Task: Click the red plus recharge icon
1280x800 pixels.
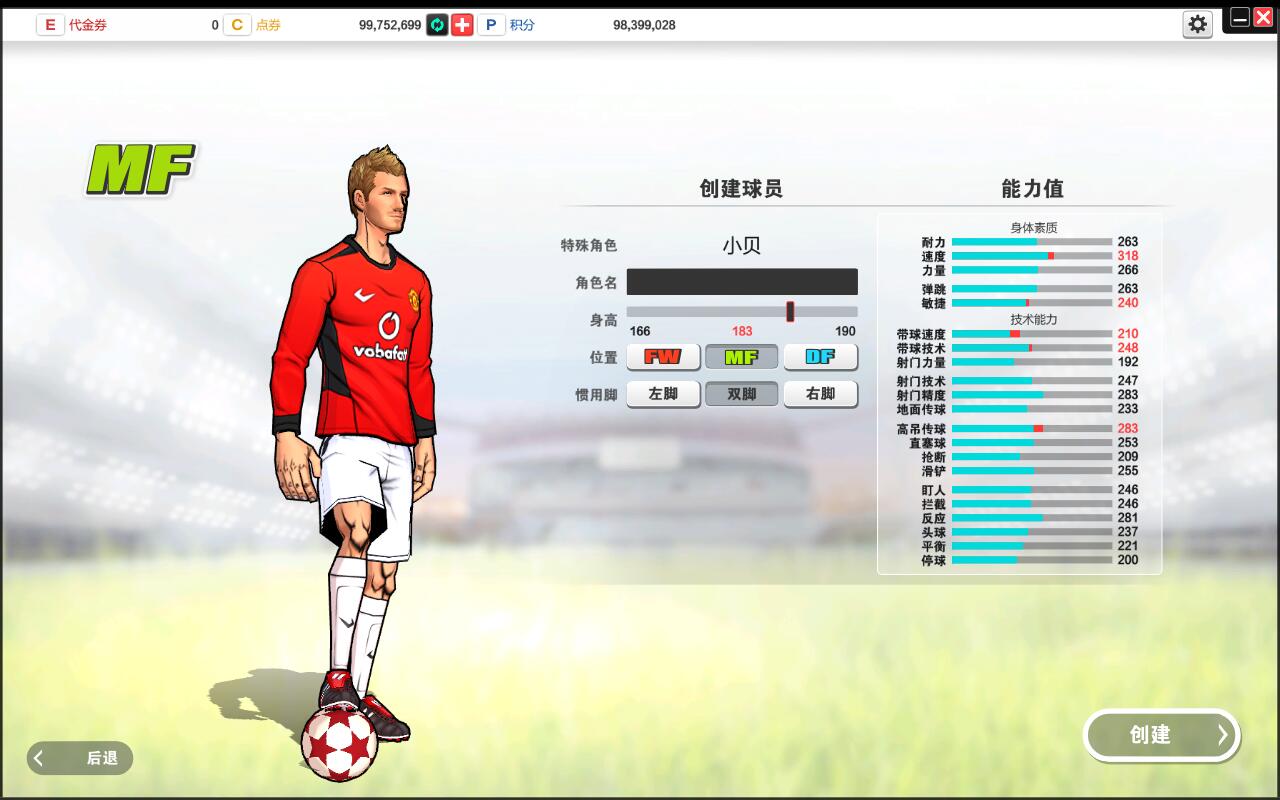Action: click(461, 24)
